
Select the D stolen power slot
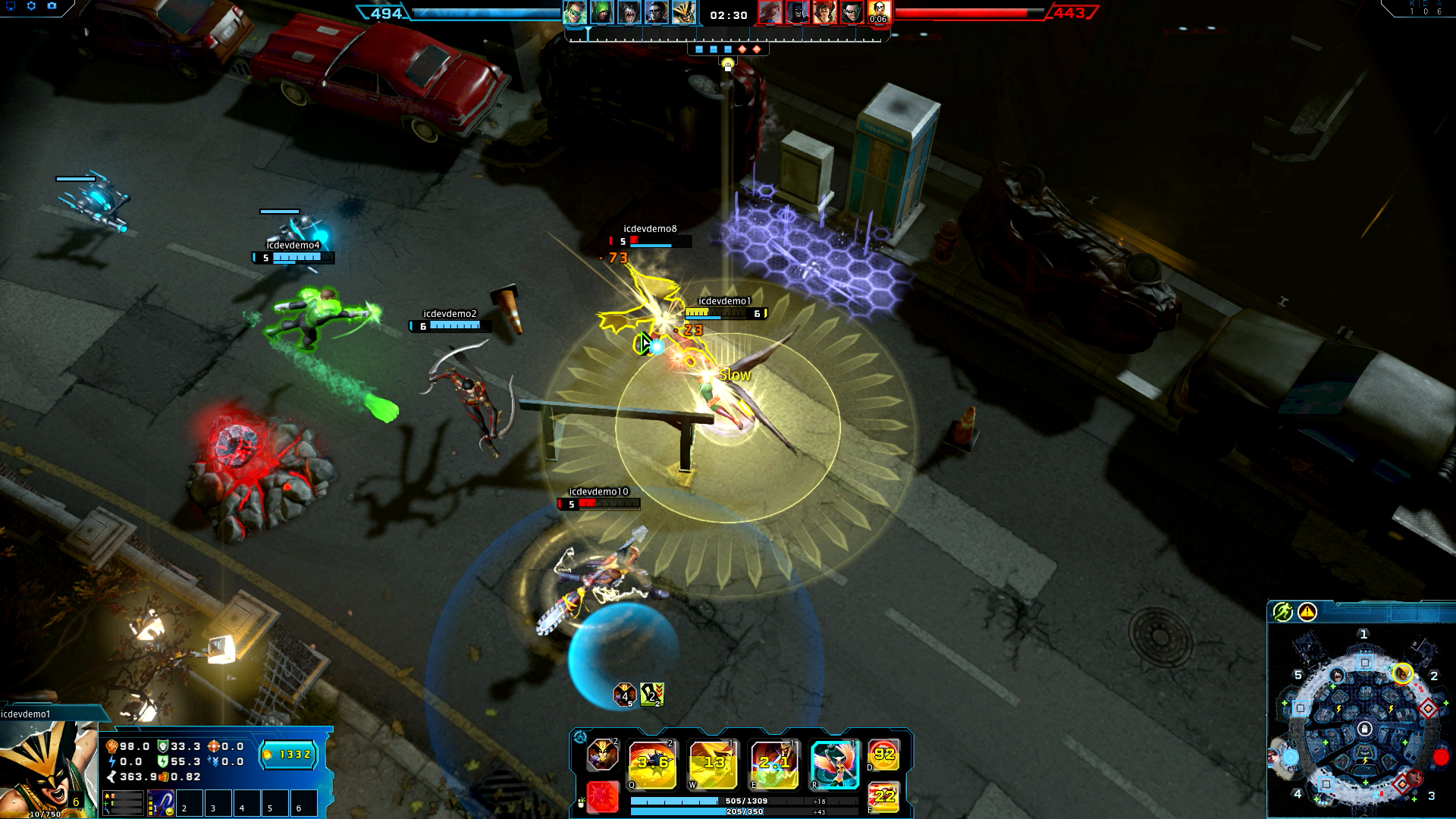[884, 755]
